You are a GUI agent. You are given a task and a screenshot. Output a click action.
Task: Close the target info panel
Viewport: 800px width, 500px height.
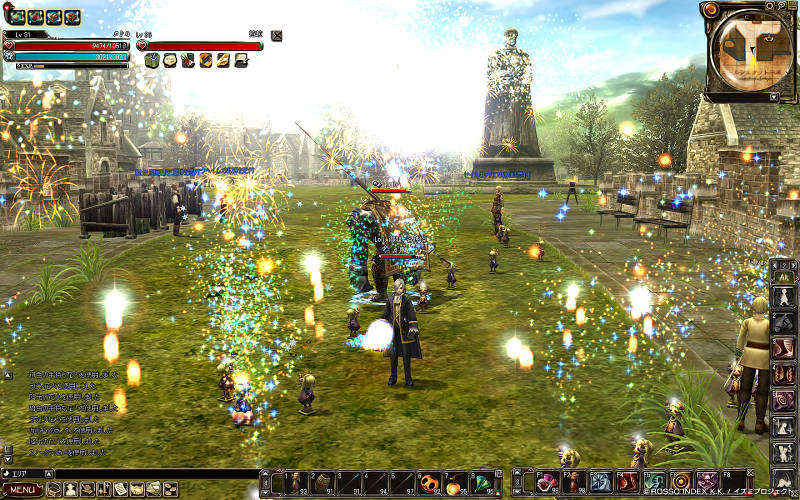click(x=277, y=35)
